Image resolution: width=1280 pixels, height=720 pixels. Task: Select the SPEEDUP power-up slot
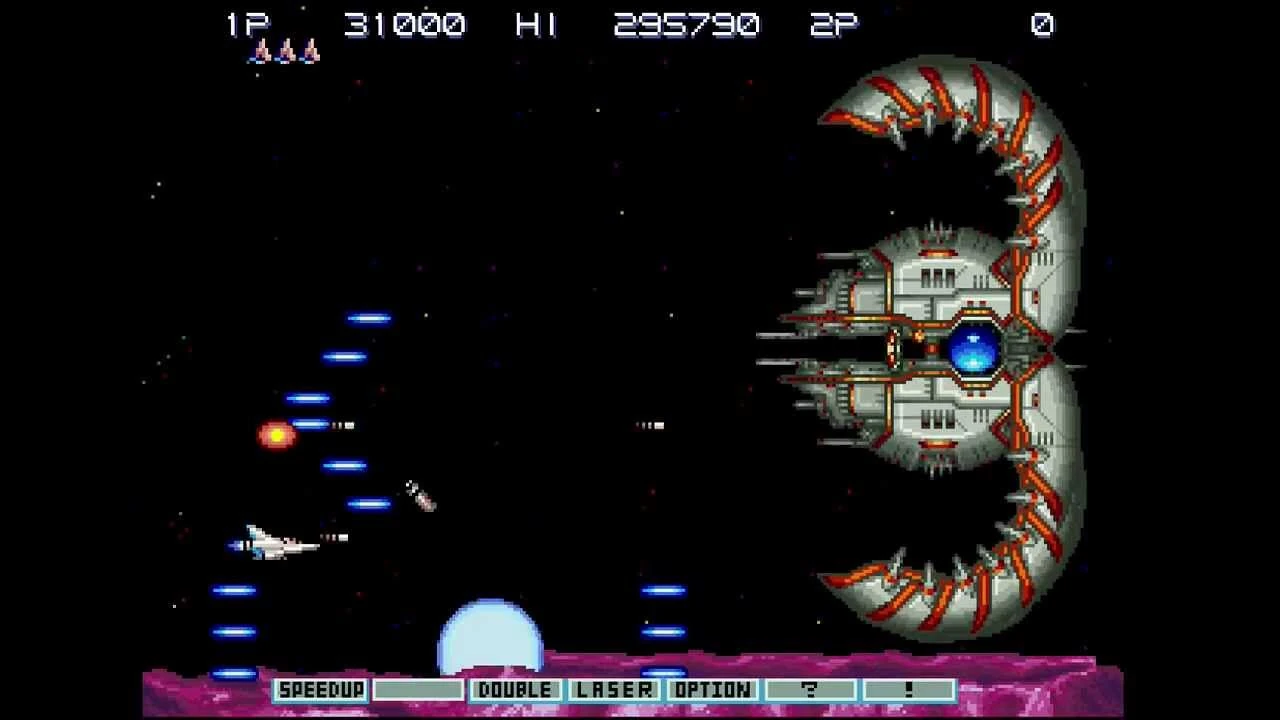coord(320,689)
